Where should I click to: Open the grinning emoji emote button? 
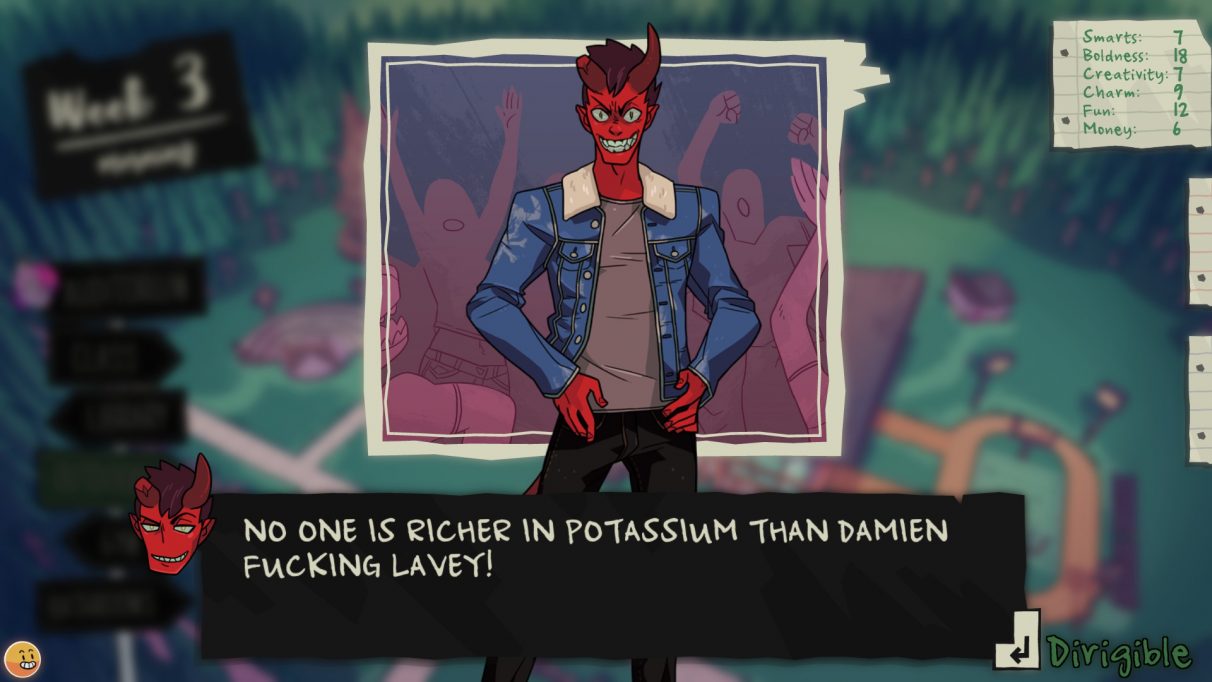coord(22,660)
